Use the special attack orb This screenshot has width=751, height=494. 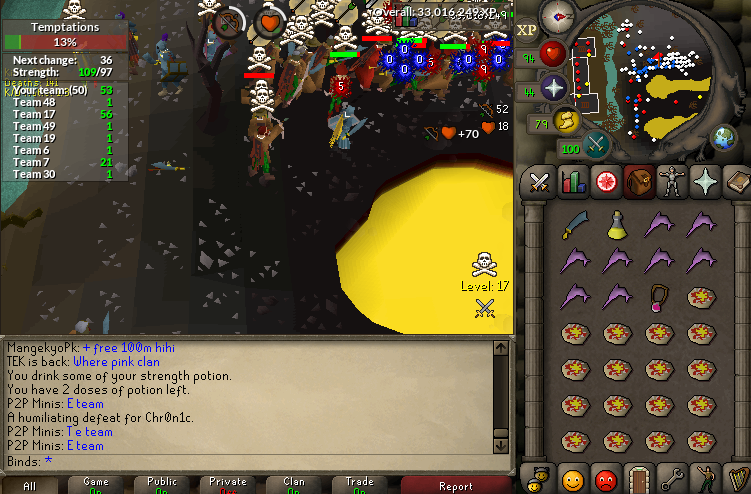click(x=598, y=145)
